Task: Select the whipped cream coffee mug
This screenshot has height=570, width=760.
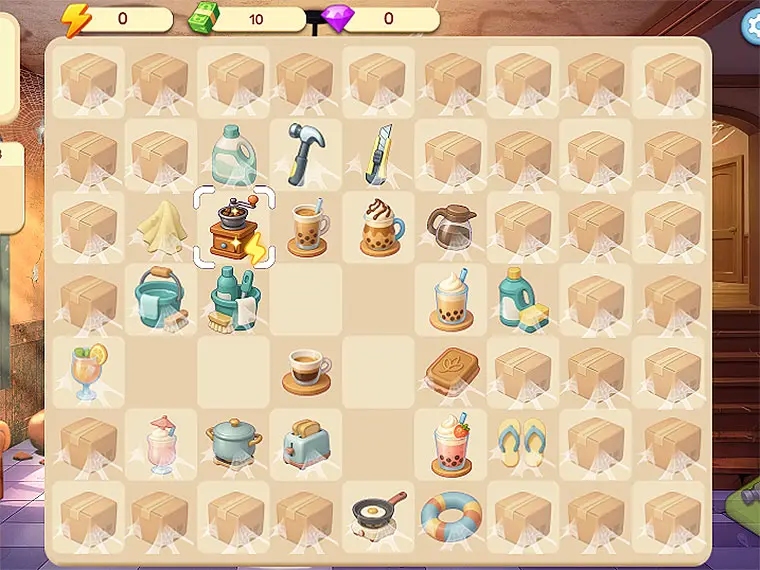Action: point(380,227)
